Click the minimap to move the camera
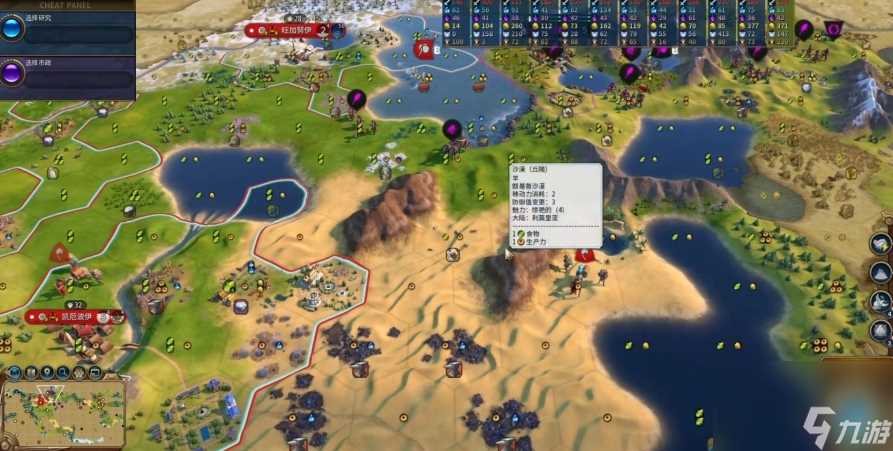 pyautogui.click(x=64, y=412)
